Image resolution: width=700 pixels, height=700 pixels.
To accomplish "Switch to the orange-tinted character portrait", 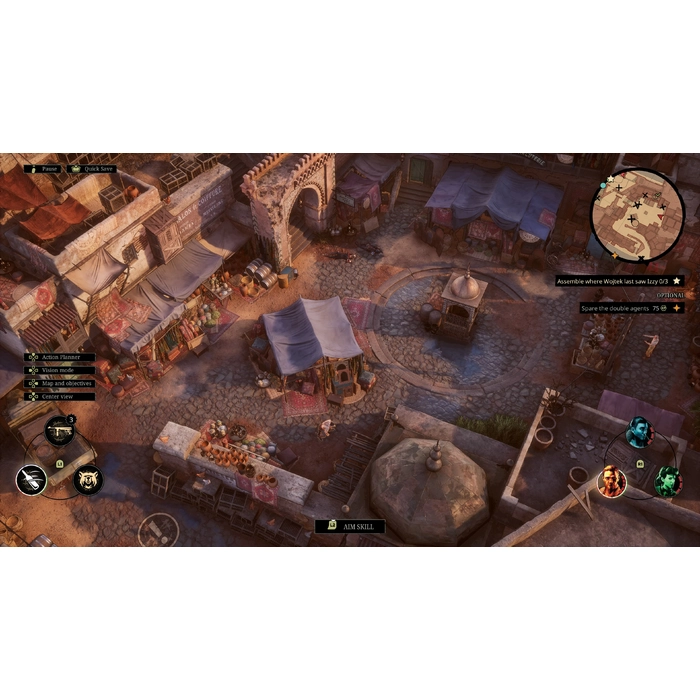I will click(x=611, y=482).
